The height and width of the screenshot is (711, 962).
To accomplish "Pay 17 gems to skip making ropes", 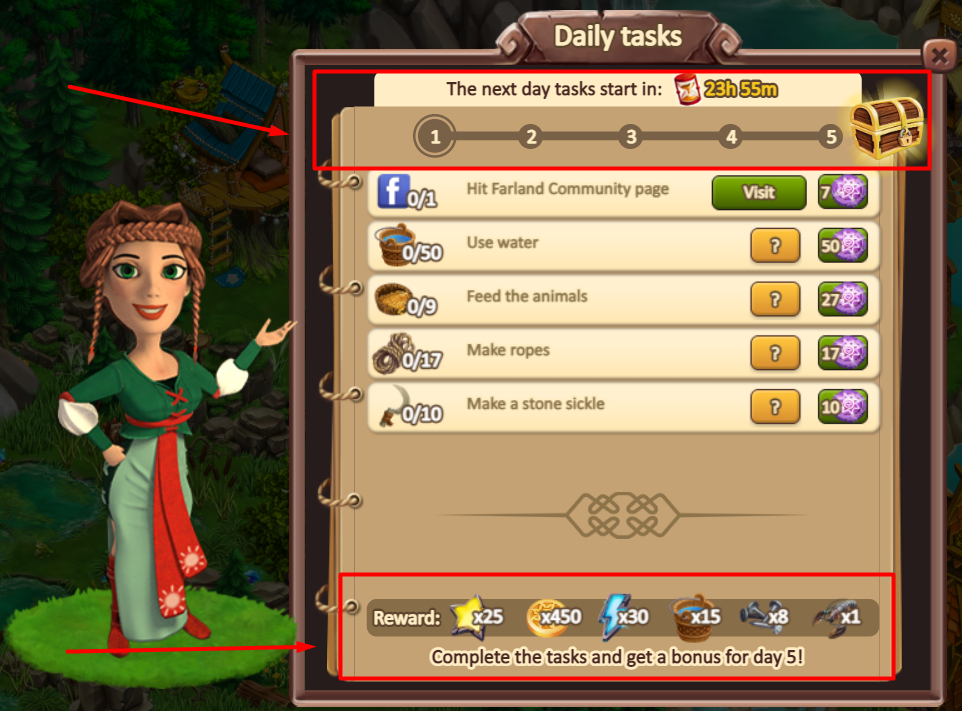I will tap(842, 353).
